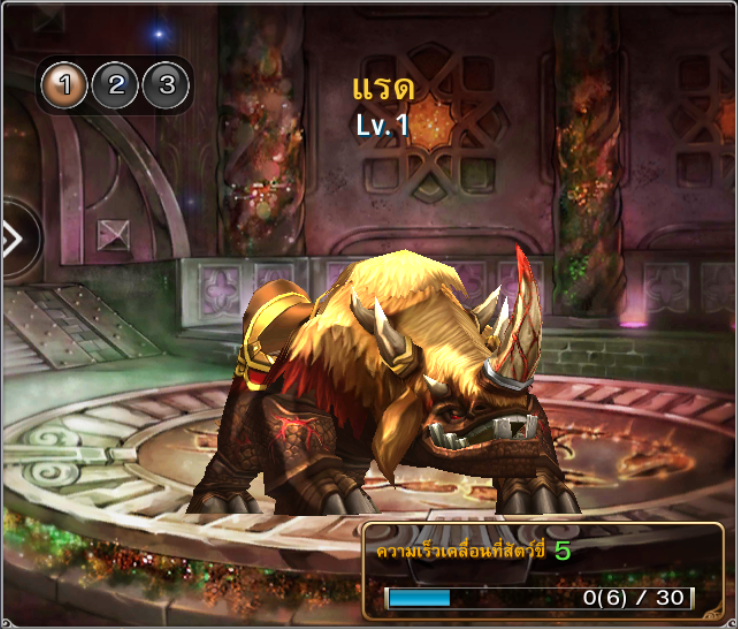Select mount page number 1

click(65, 86)
